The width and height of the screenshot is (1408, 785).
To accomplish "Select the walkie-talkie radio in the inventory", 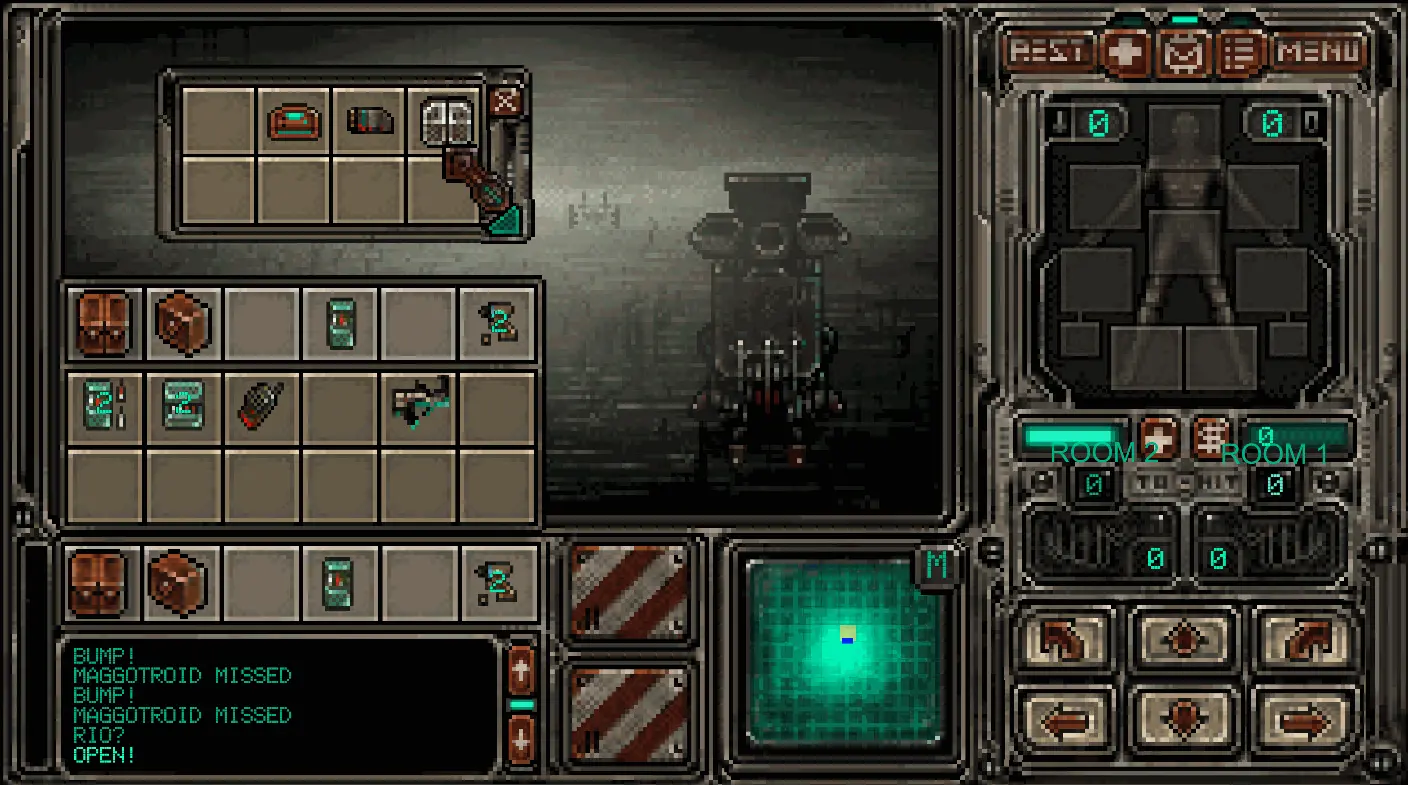I will click(261, 407).
